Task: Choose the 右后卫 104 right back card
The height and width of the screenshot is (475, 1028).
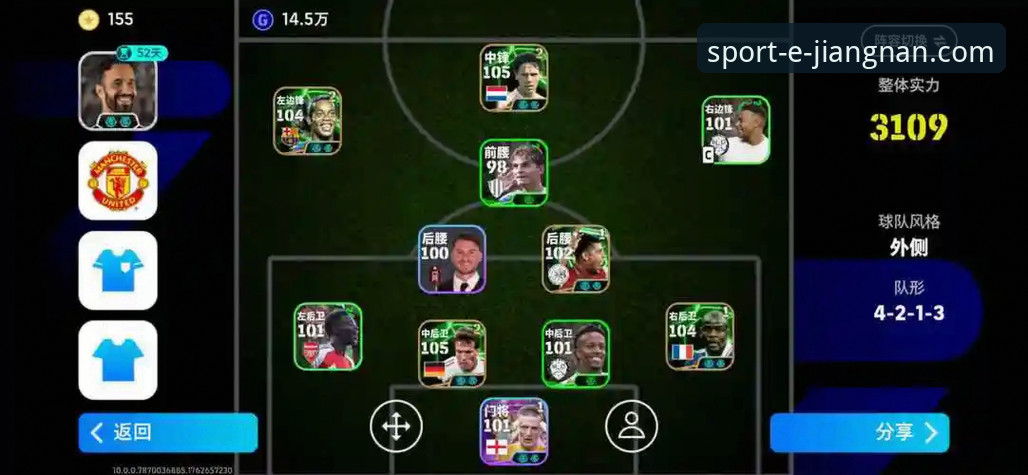Action: (700, 337)
